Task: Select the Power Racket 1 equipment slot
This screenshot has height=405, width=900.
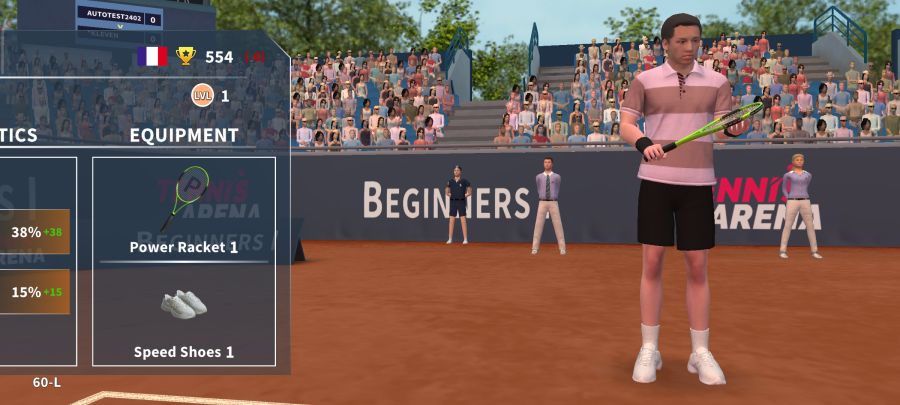Action: [x=184, y=209]
